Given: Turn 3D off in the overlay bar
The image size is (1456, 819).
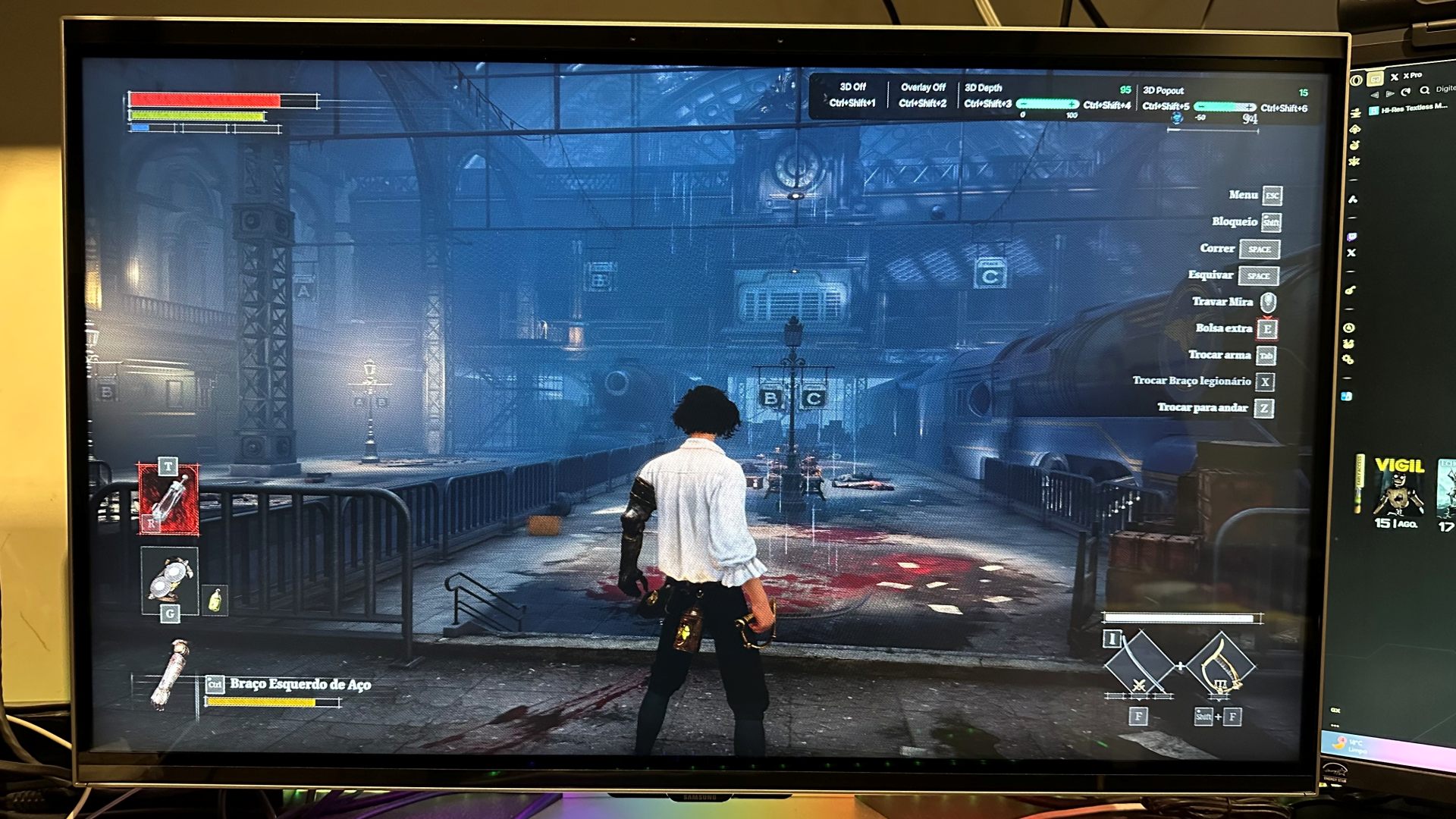Looking at the screenshot, I should (852, 95).
